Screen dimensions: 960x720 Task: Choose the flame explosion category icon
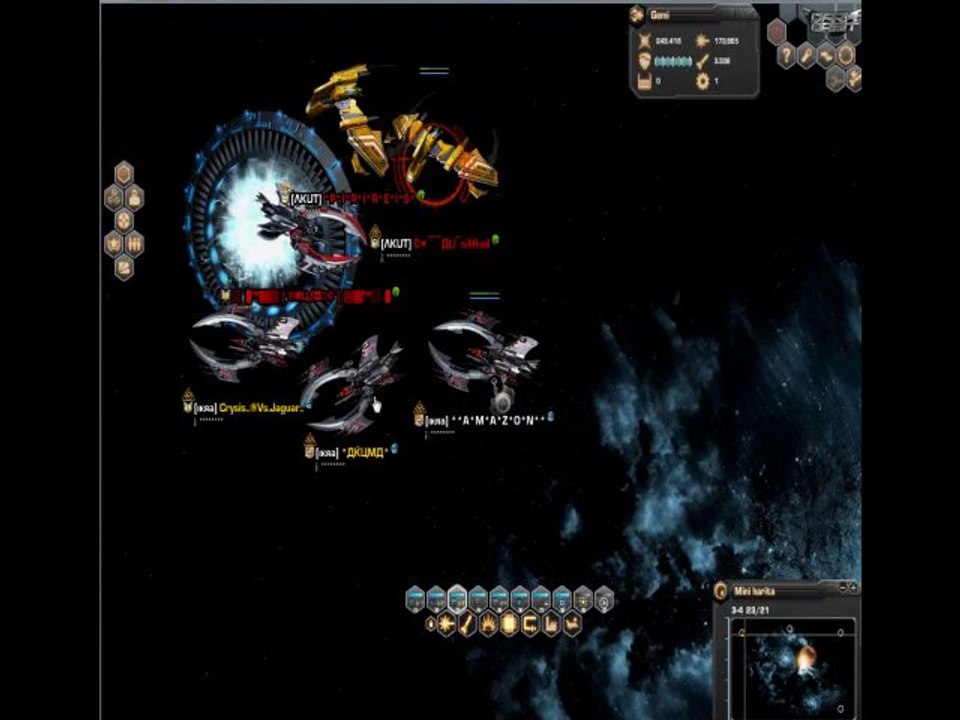[x=489, y=625]
